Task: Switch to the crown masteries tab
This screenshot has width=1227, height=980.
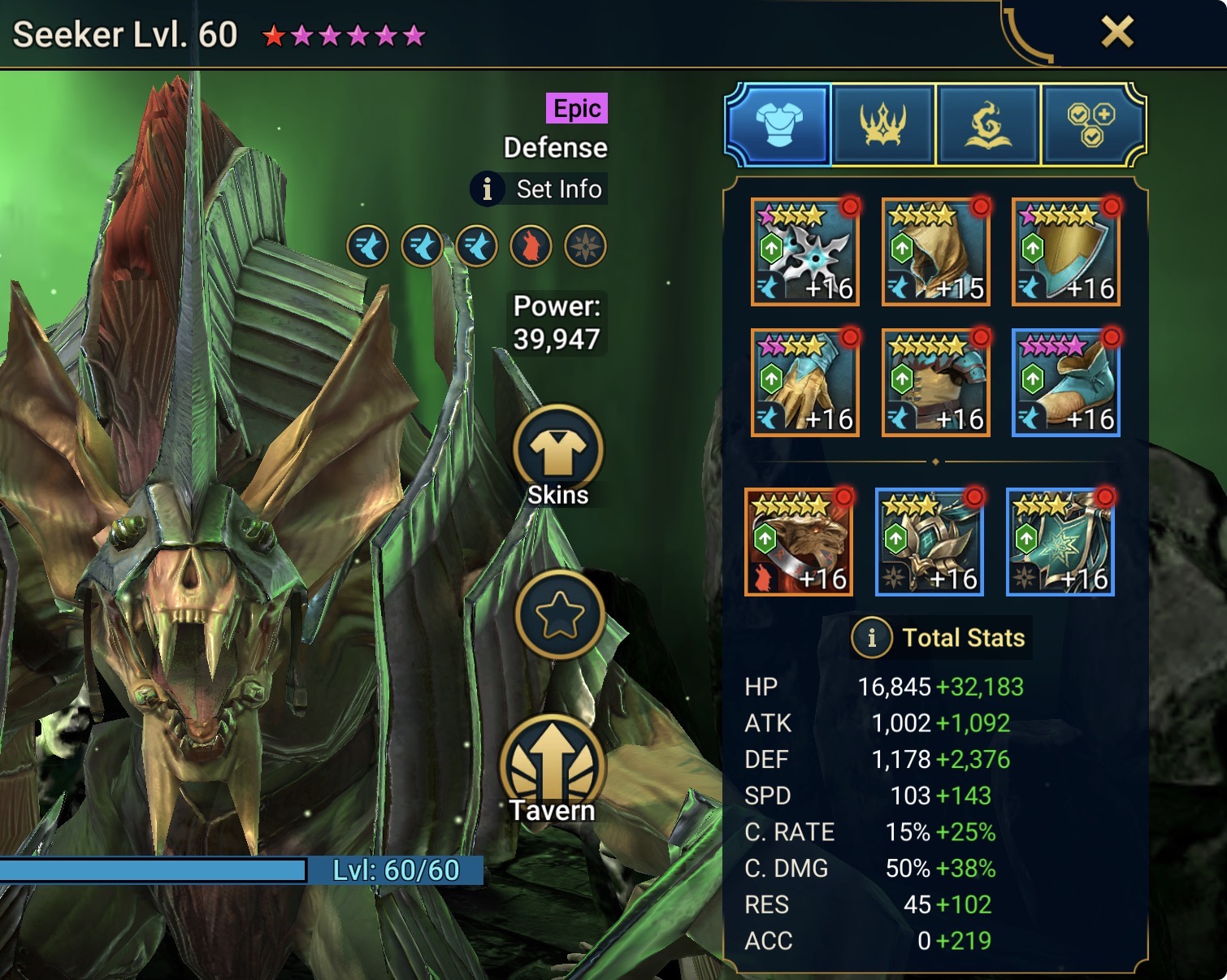Action: point(882,125)
